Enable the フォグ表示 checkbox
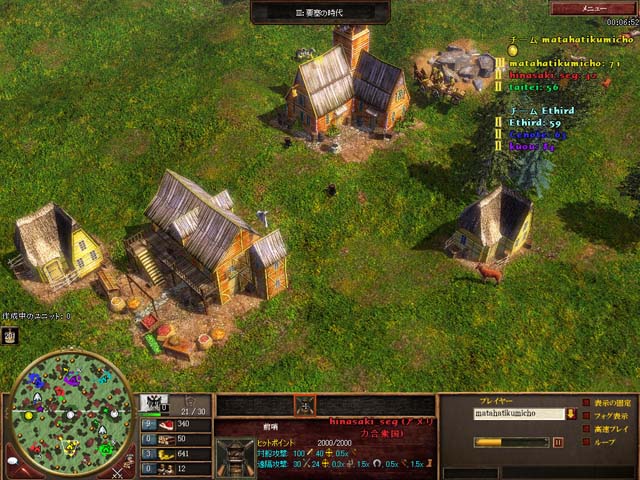 pos(585,416)
